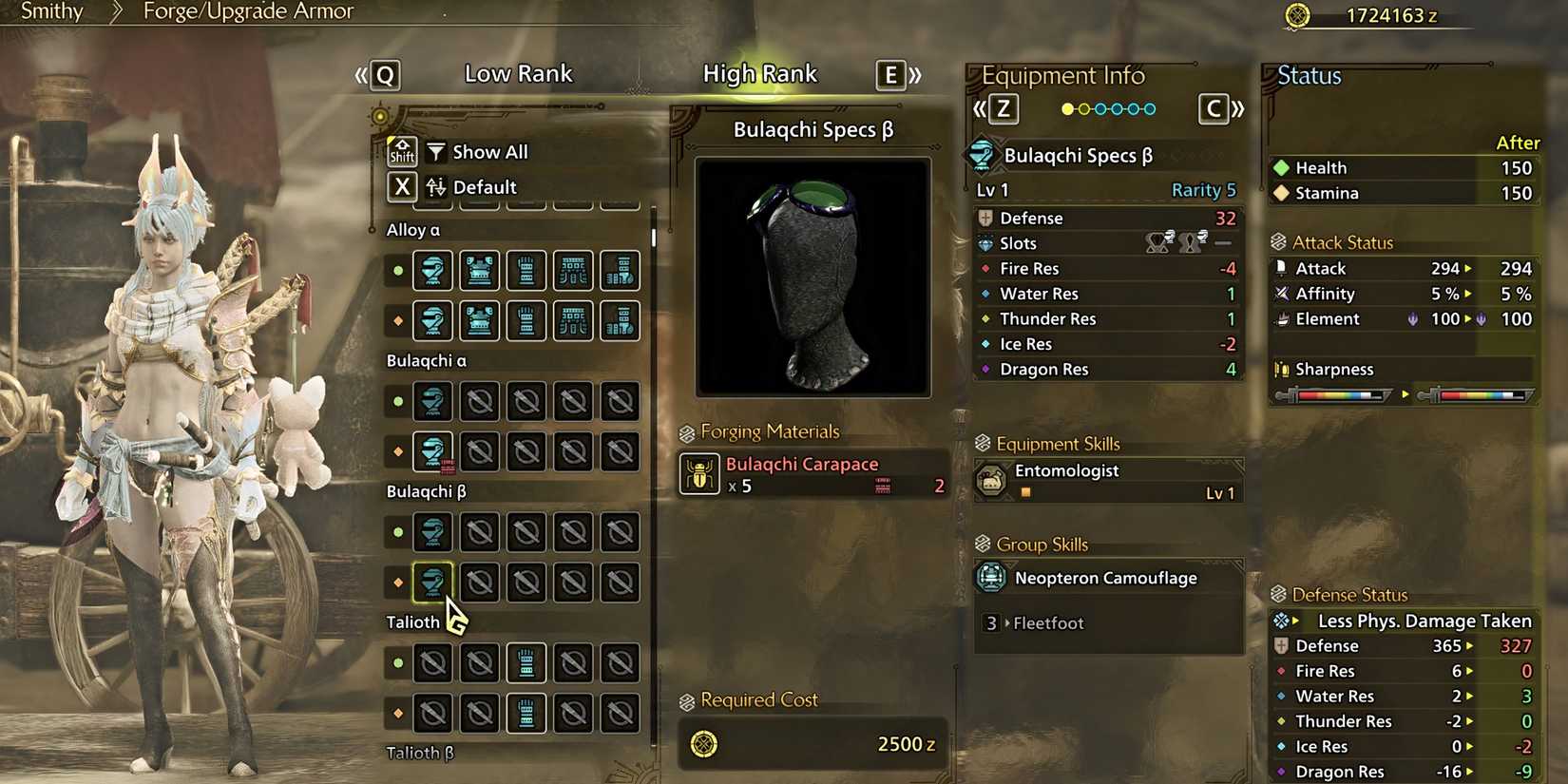Click the Bulaqchi α helm icon
Screen dimensions: 1568x784
pyautogui.click(x=433, y=401)
